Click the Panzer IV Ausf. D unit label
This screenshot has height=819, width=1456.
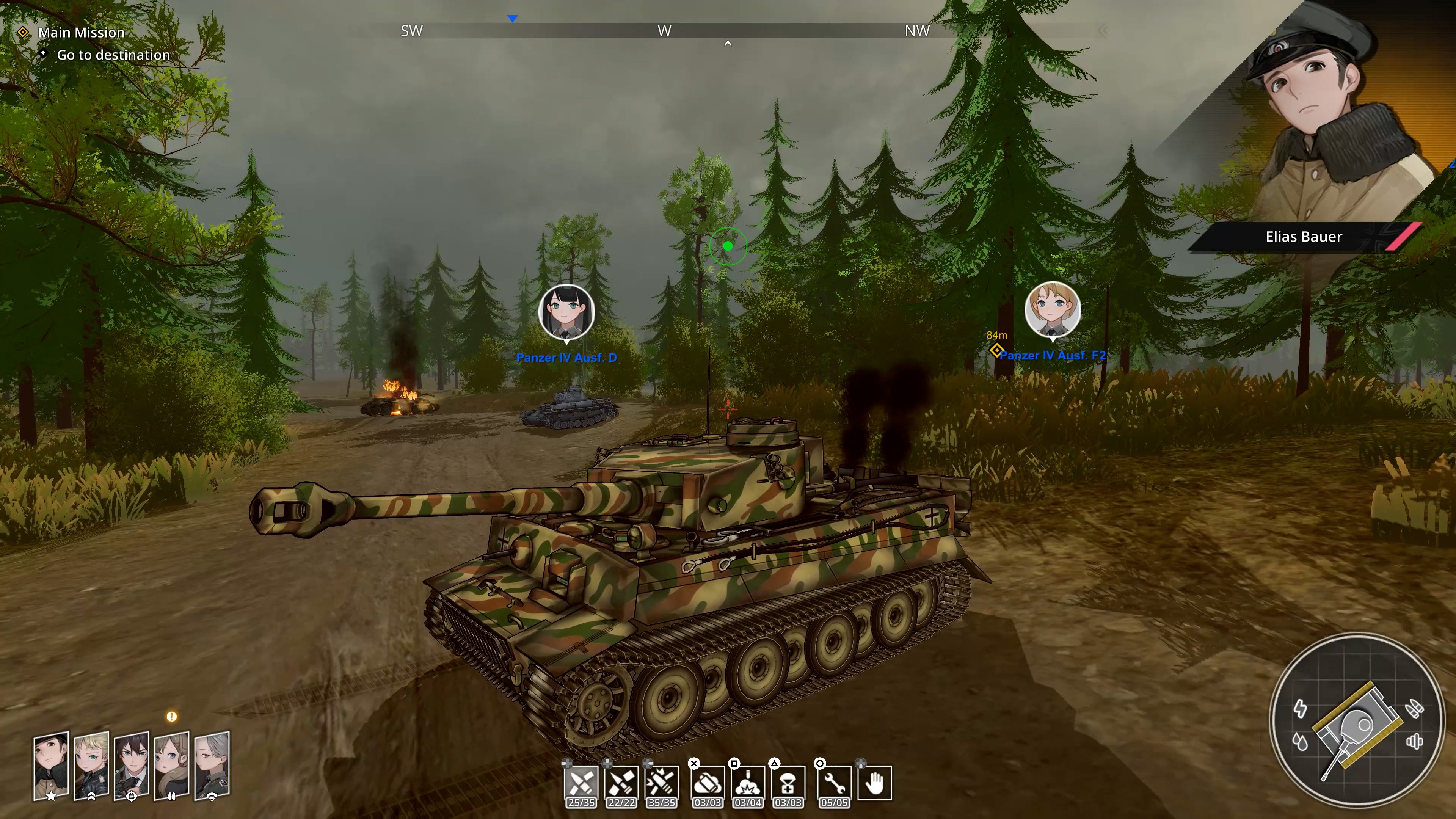(x=567, y=357)
